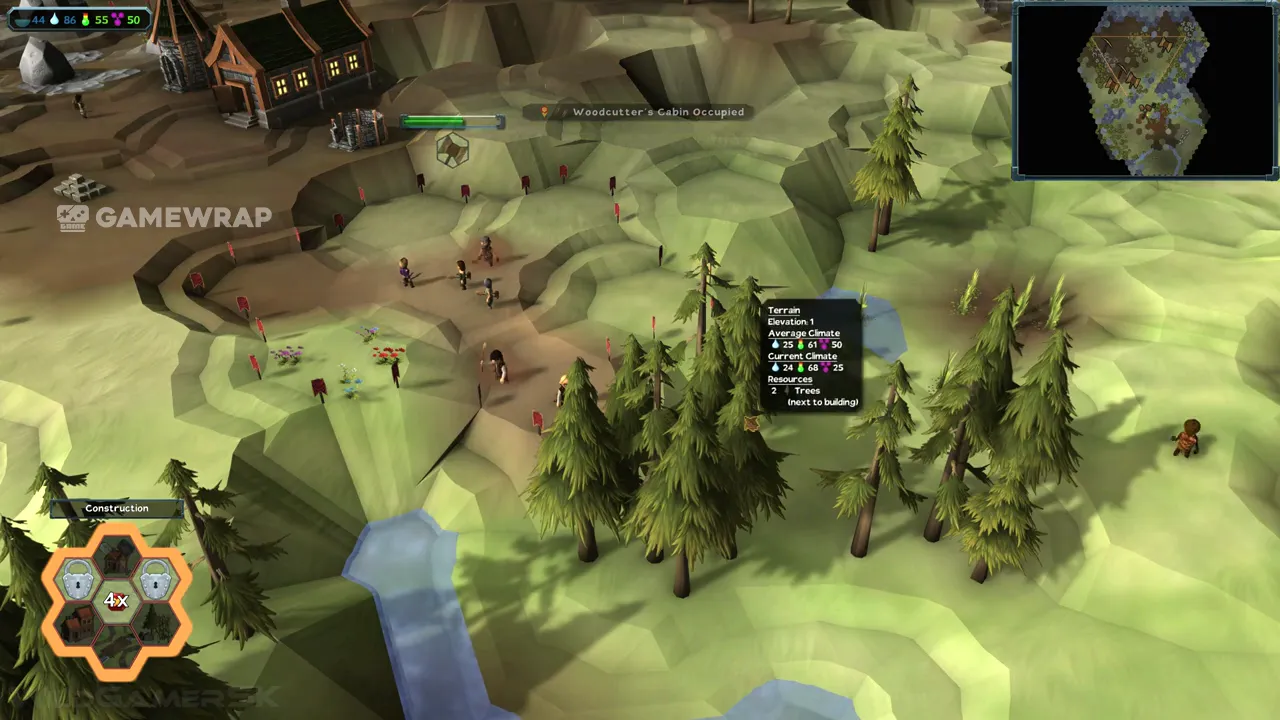Select the road and river terrain hexagon
1280x720 pixels.
117,646
